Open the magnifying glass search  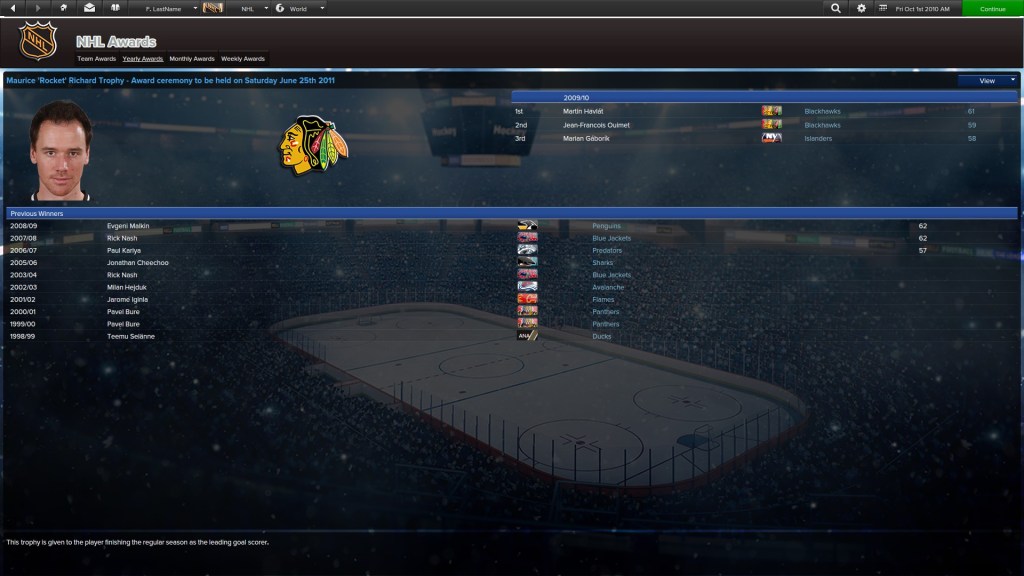(836, 8)
